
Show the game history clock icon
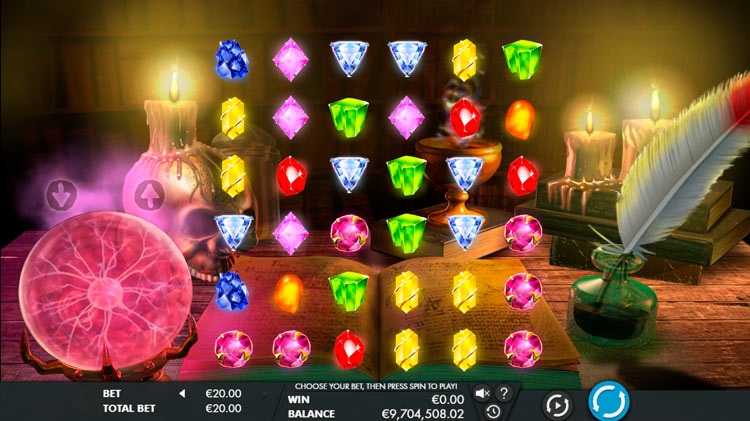pos(493,411)
